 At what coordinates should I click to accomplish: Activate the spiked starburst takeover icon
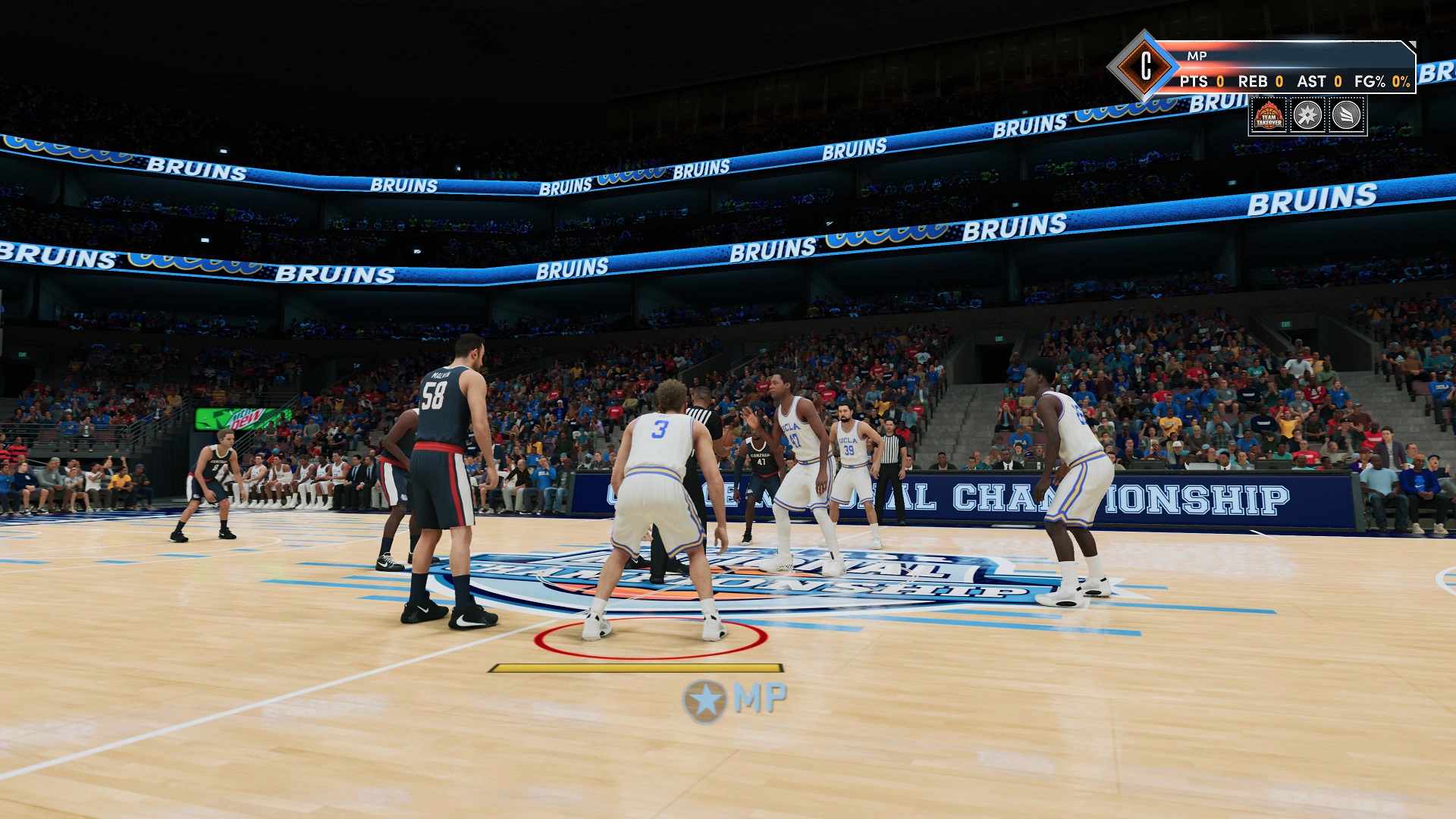pos(1307,116)
